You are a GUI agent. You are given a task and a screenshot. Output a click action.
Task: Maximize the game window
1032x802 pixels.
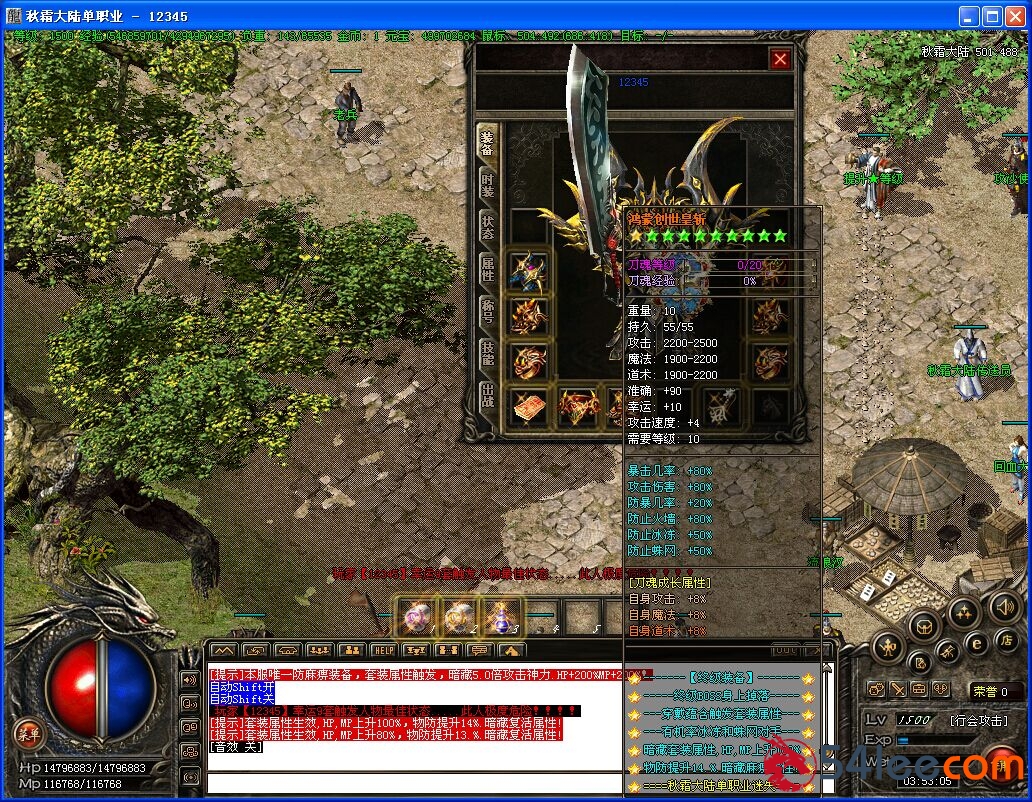coord(992,17)
